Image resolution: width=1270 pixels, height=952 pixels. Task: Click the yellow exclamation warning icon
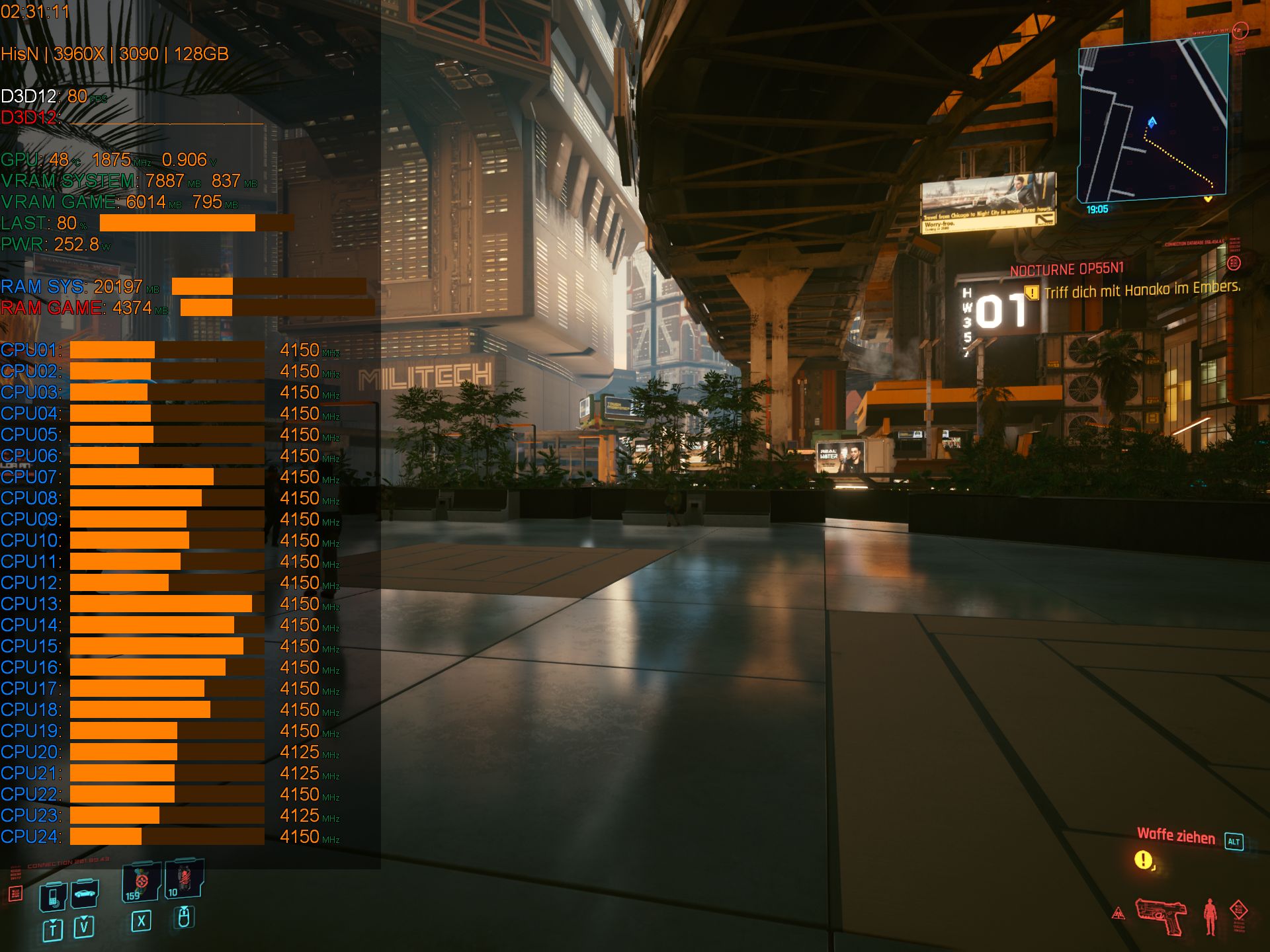[1143, 860]
